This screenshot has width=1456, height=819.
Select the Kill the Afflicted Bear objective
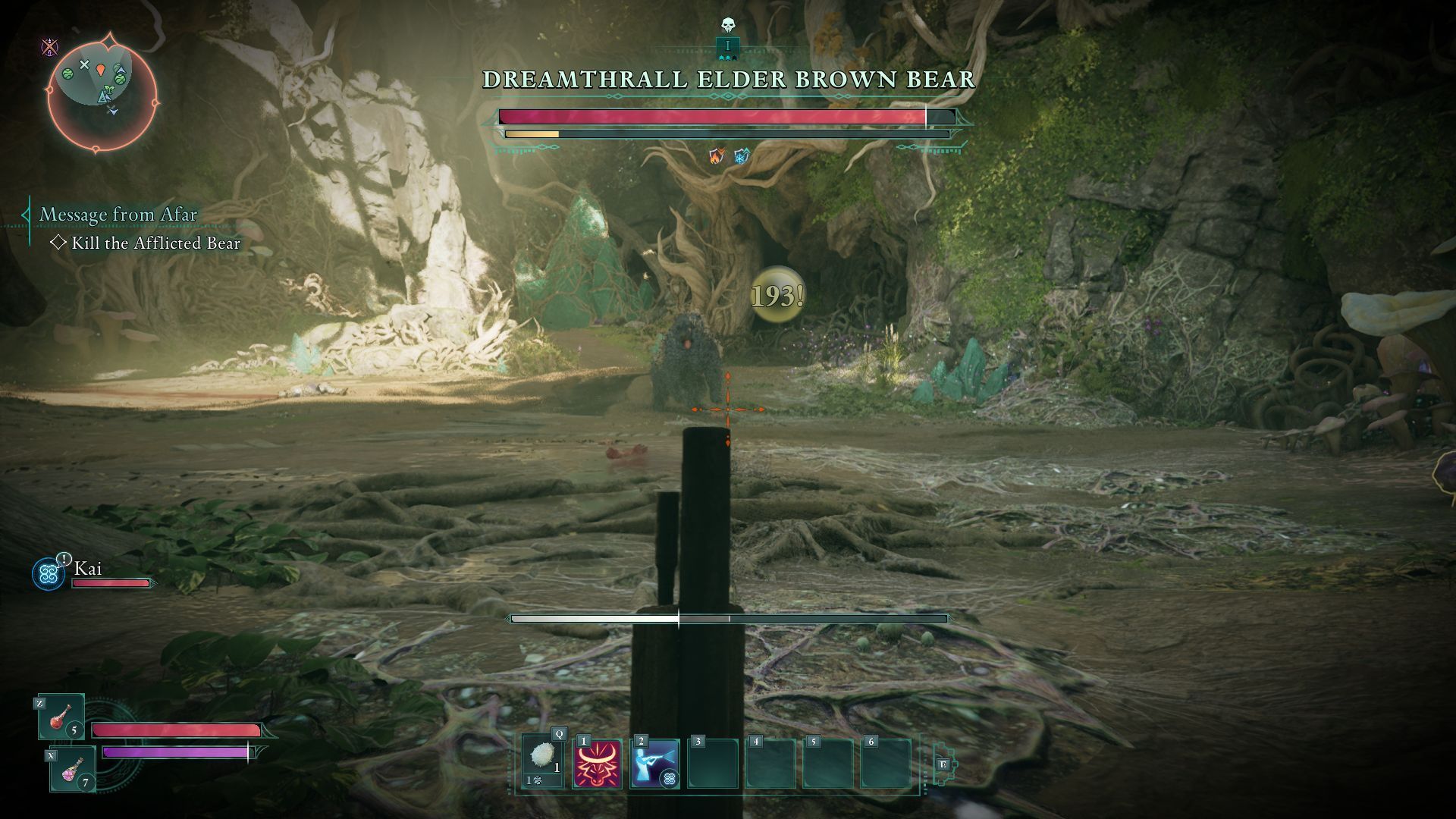tap(155, 243)
